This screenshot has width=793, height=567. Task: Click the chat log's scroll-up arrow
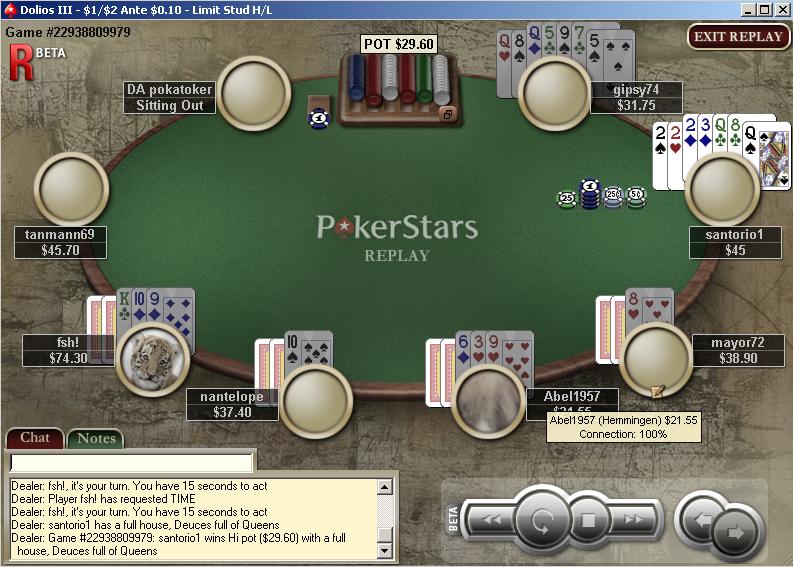click(x=384, y=487)
